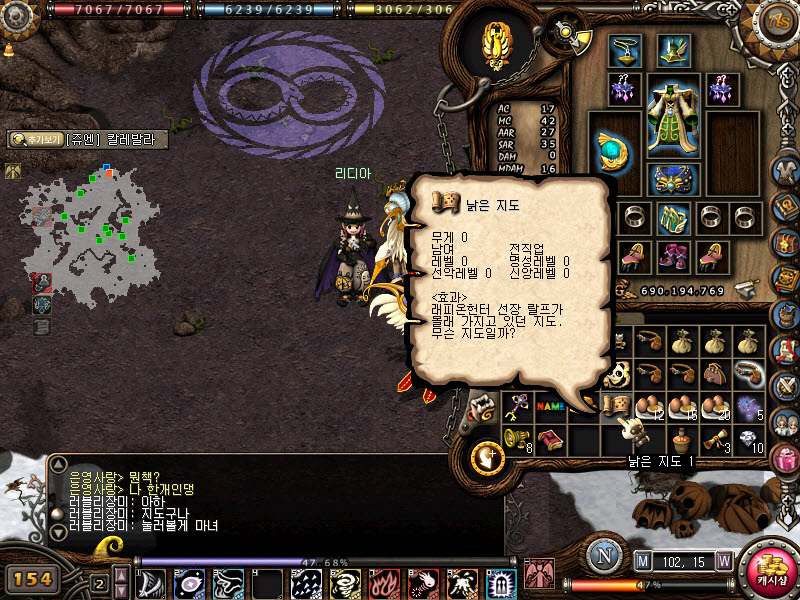Select the equipped blue belt slot
This screenshot has height=600, width=800.
pos(673,178)
